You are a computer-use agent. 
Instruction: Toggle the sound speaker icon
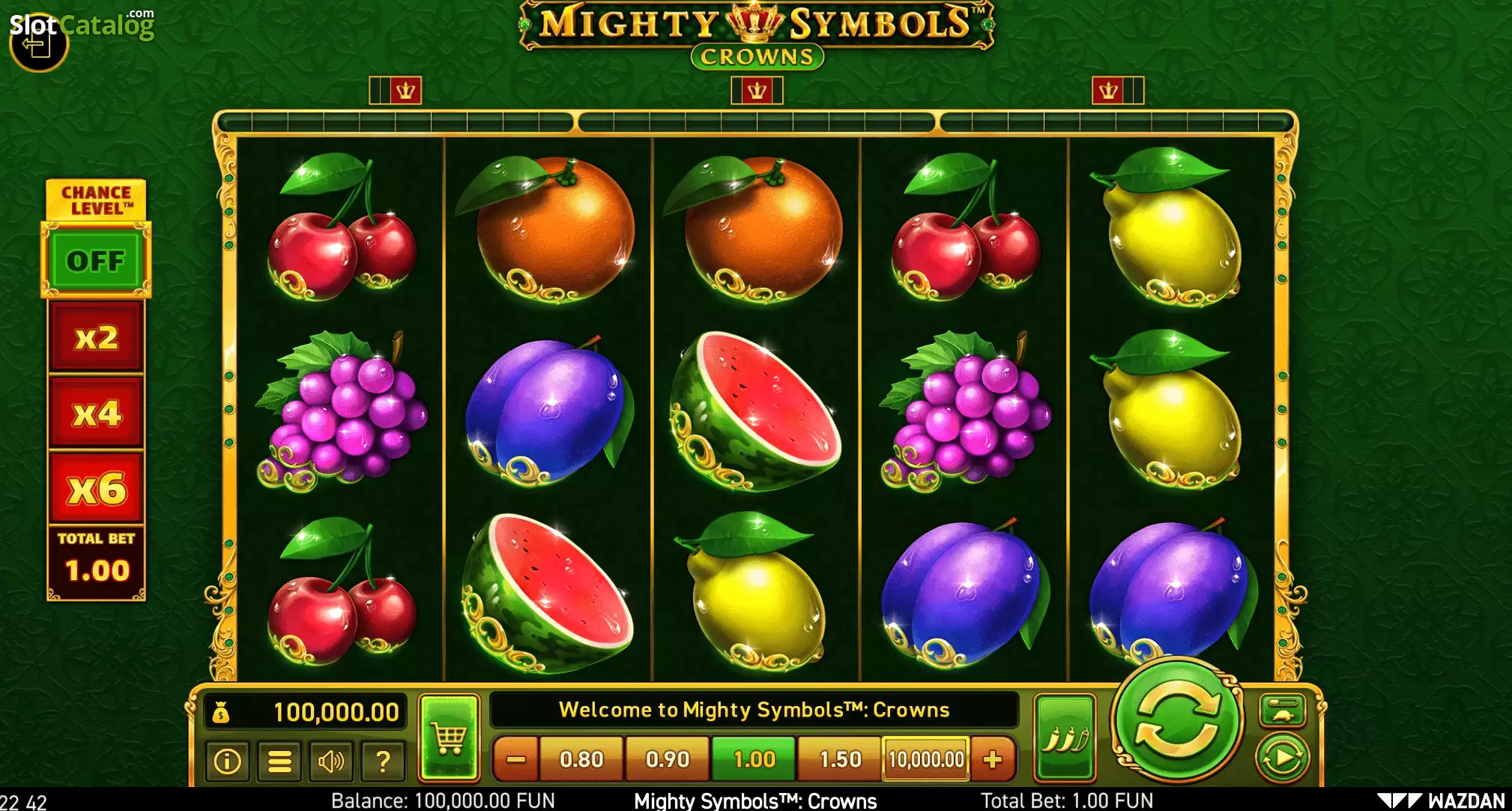pos(330,762)
